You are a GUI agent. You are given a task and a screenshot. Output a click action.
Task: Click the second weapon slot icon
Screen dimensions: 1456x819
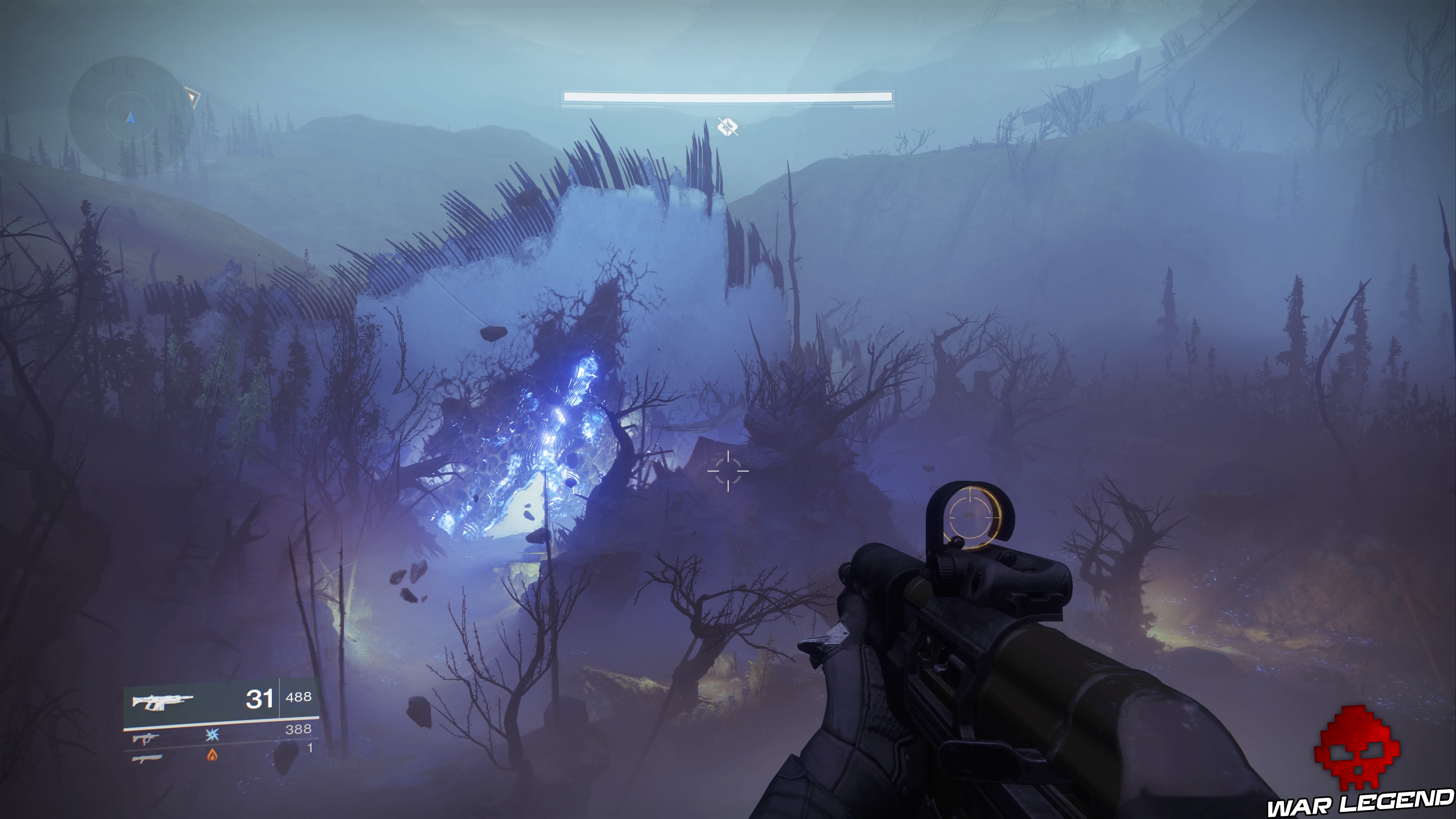(x=146, y=739)
